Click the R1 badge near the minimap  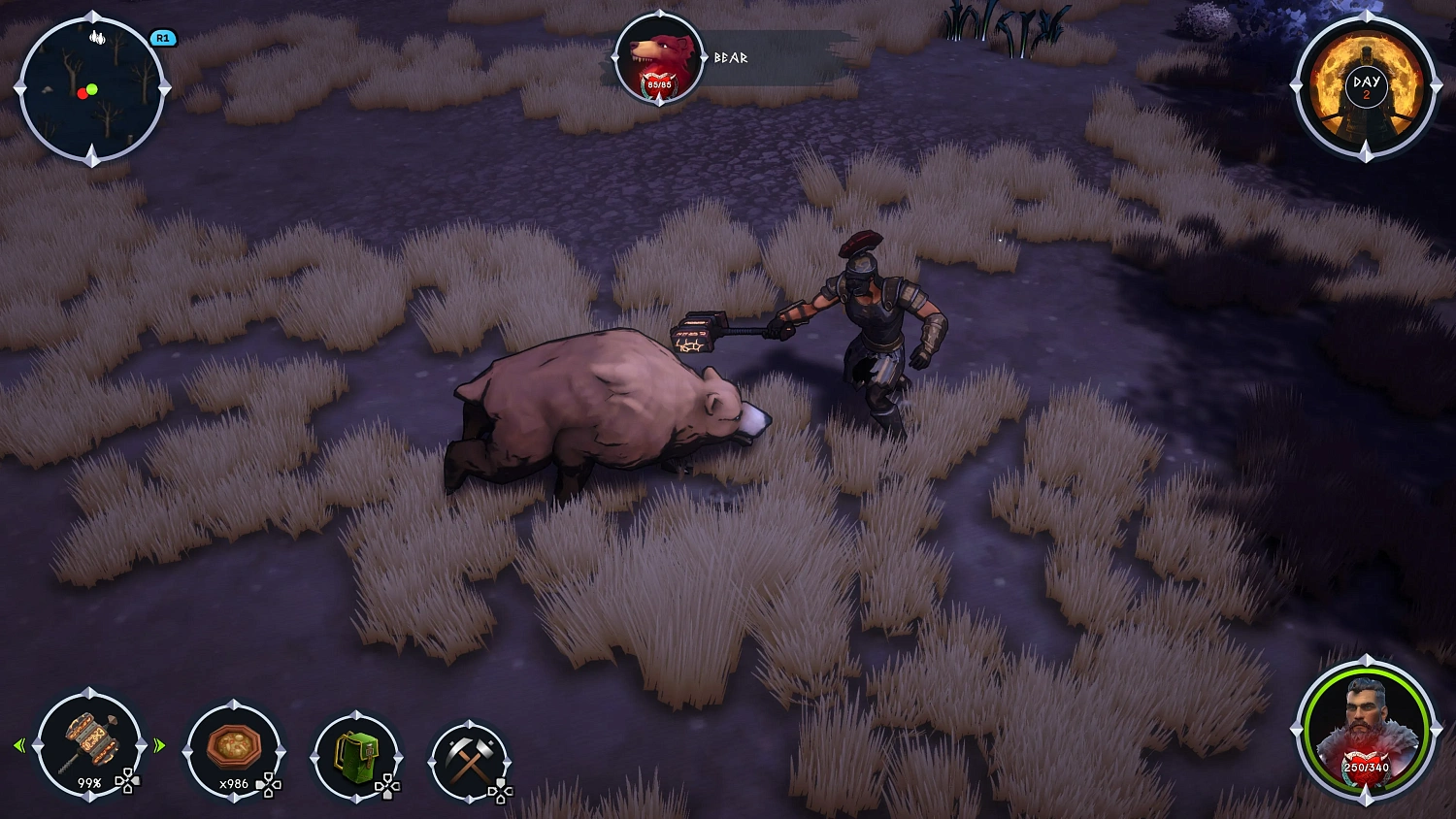pyautogui.click(x=162, y=39)
